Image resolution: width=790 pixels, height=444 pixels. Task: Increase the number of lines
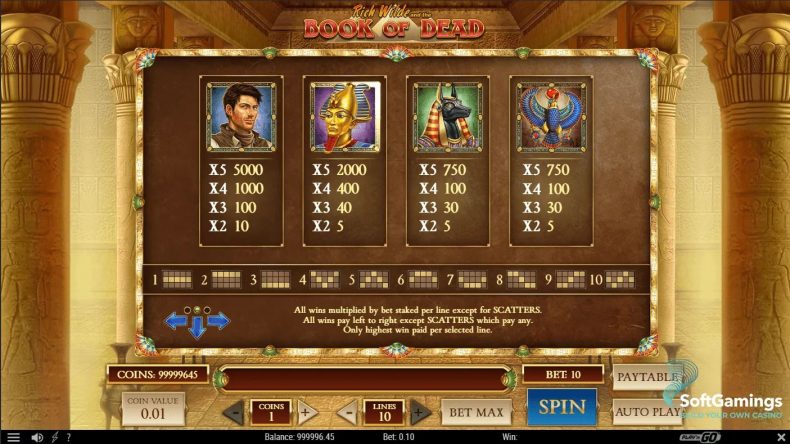tap(421, 411)
